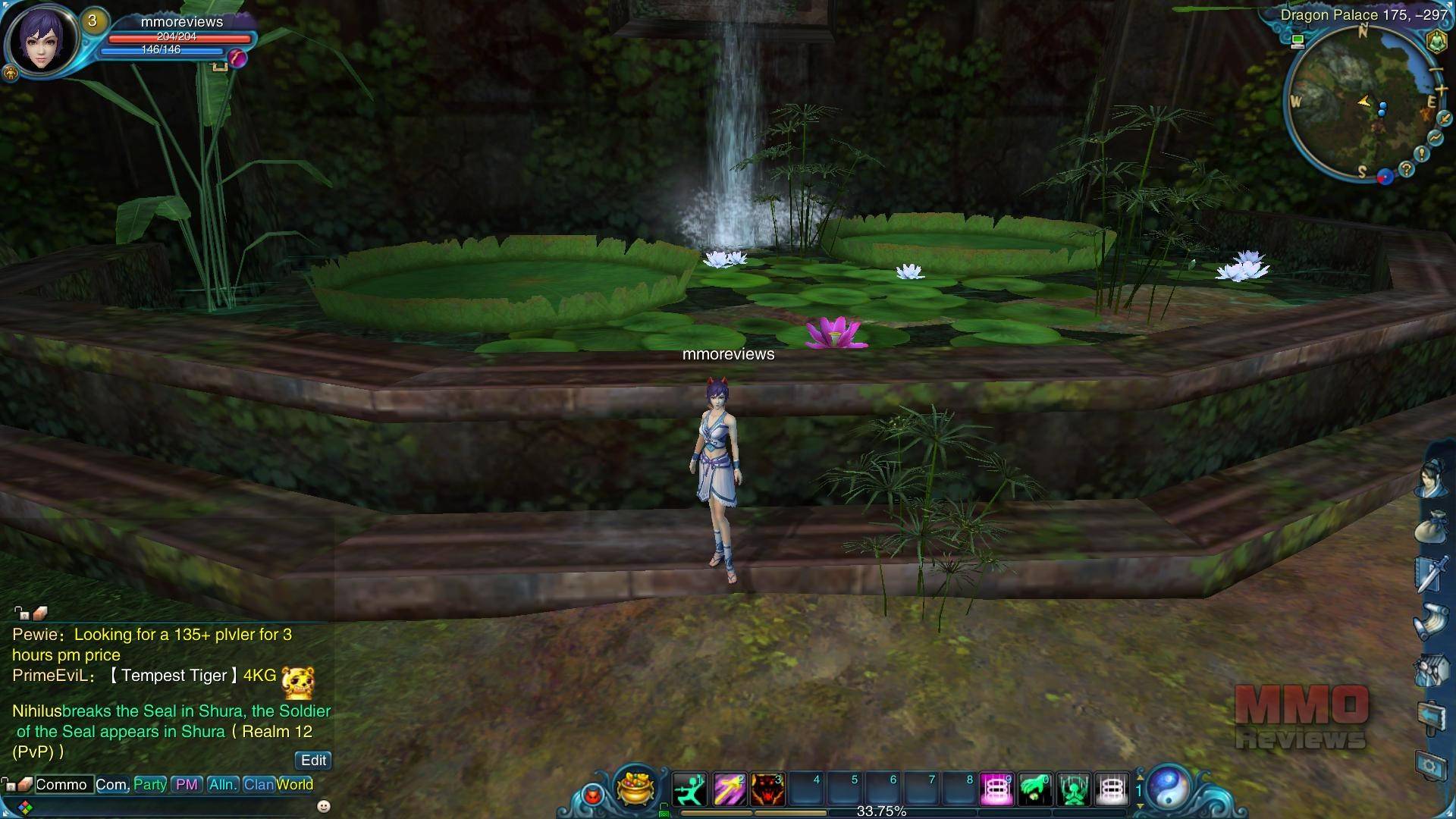Screen dimensions: 1456x819
Task: Open the chat emoticon smiley button
Action: click(324, 805)
